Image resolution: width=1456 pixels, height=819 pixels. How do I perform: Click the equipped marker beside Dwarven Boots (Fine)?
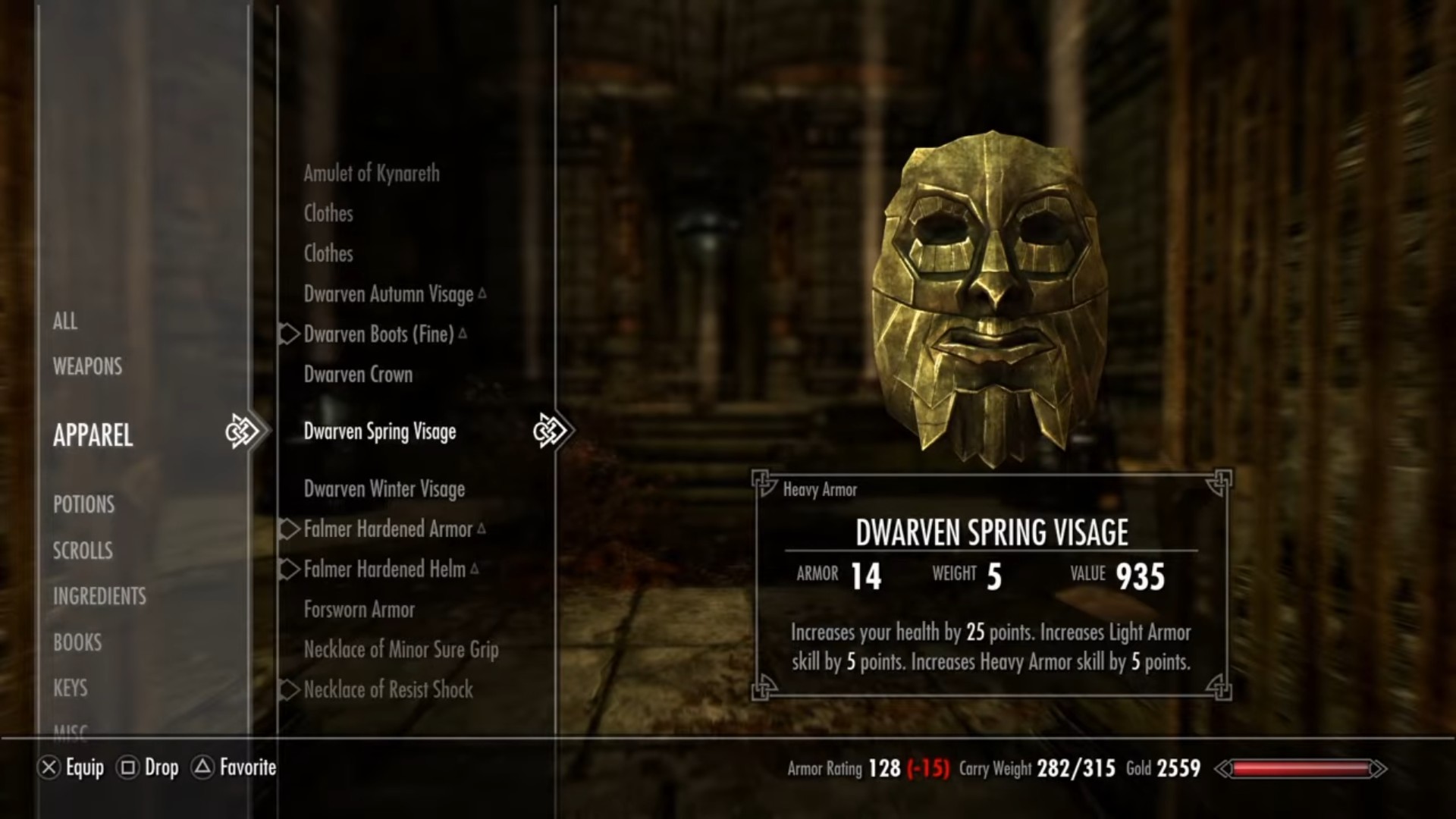(x=288, y=334)
